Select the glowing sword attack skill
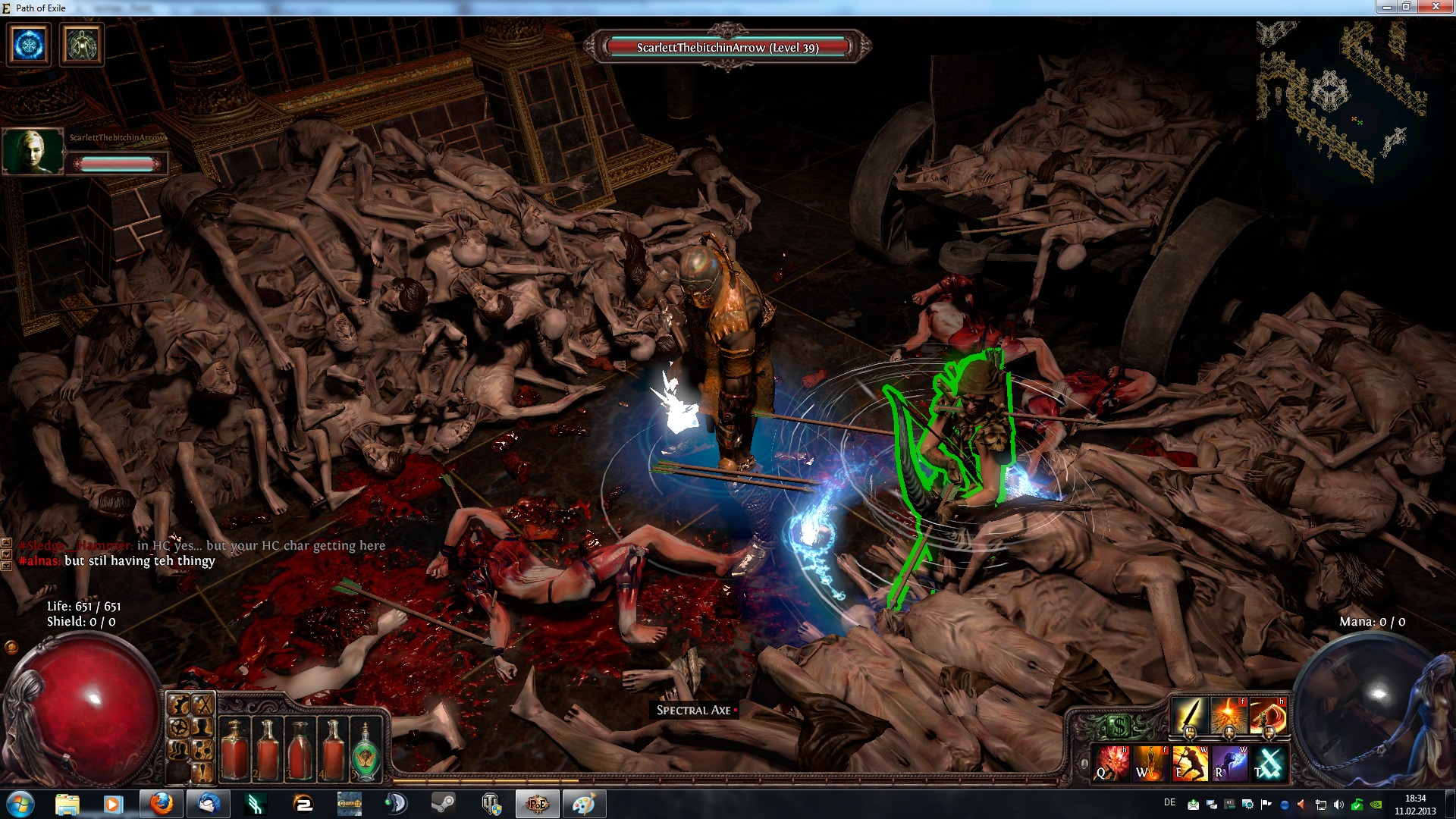 1189,717
